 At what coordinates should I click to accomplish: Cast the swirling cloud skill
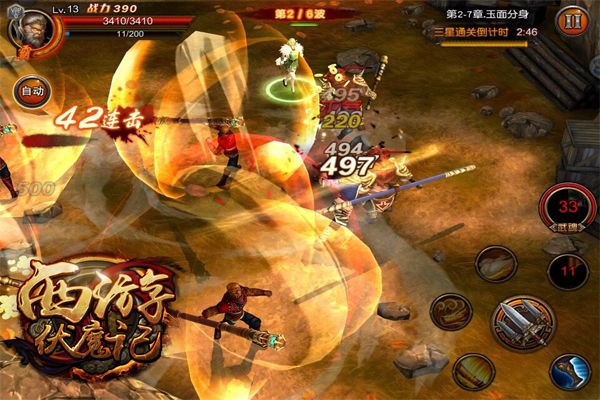pos(451,311)
